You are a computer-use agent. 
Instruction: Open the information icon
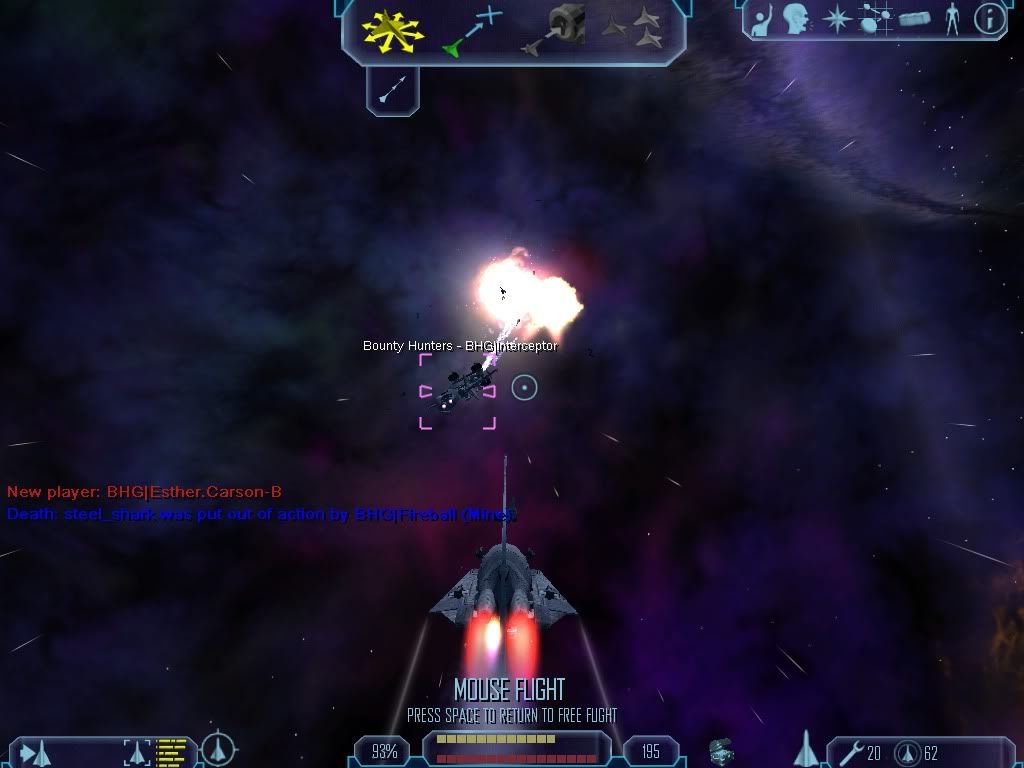(989, 18)
